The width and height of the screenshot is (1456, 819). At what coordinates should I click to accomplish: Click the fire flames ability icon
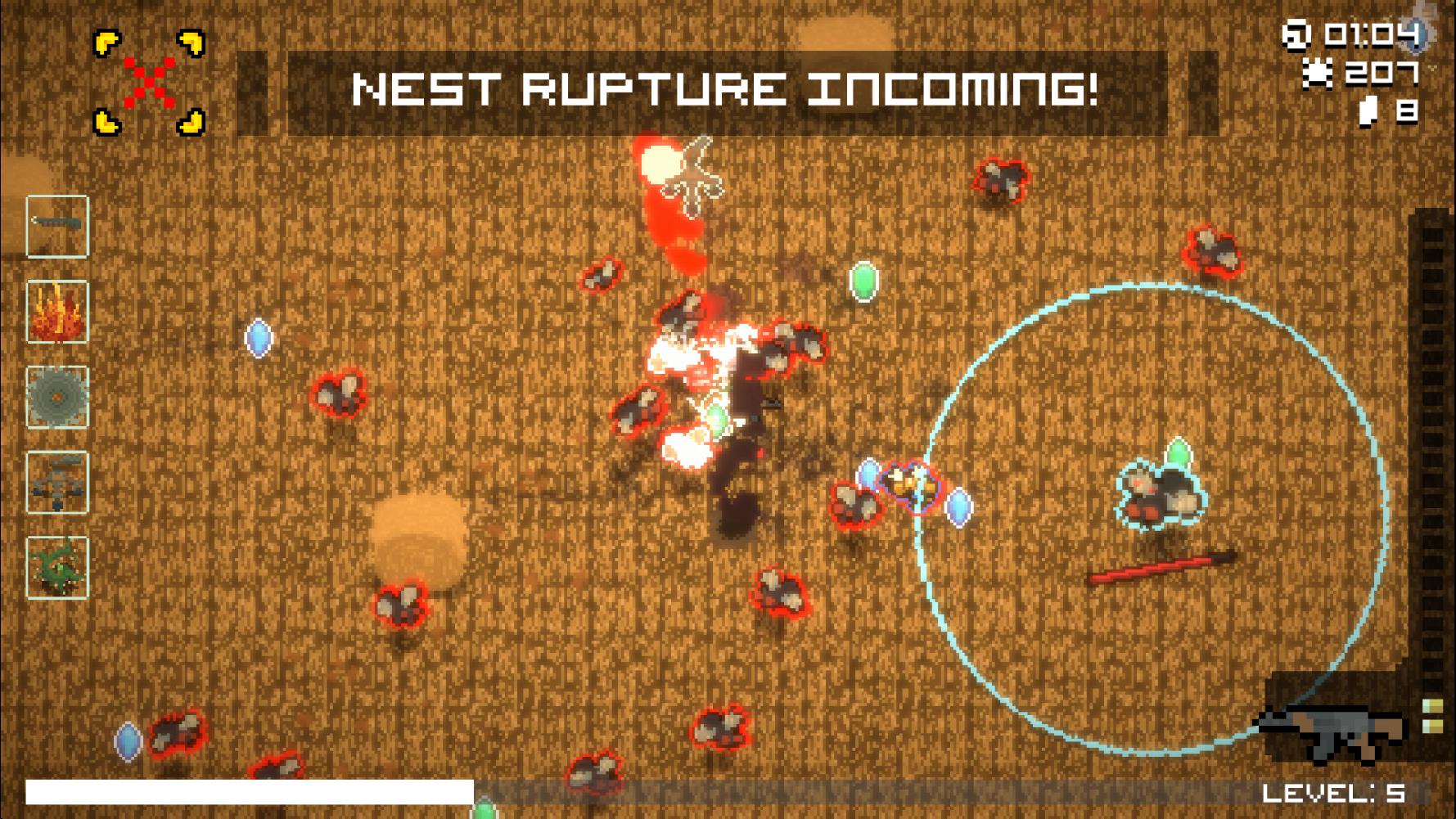57,312
